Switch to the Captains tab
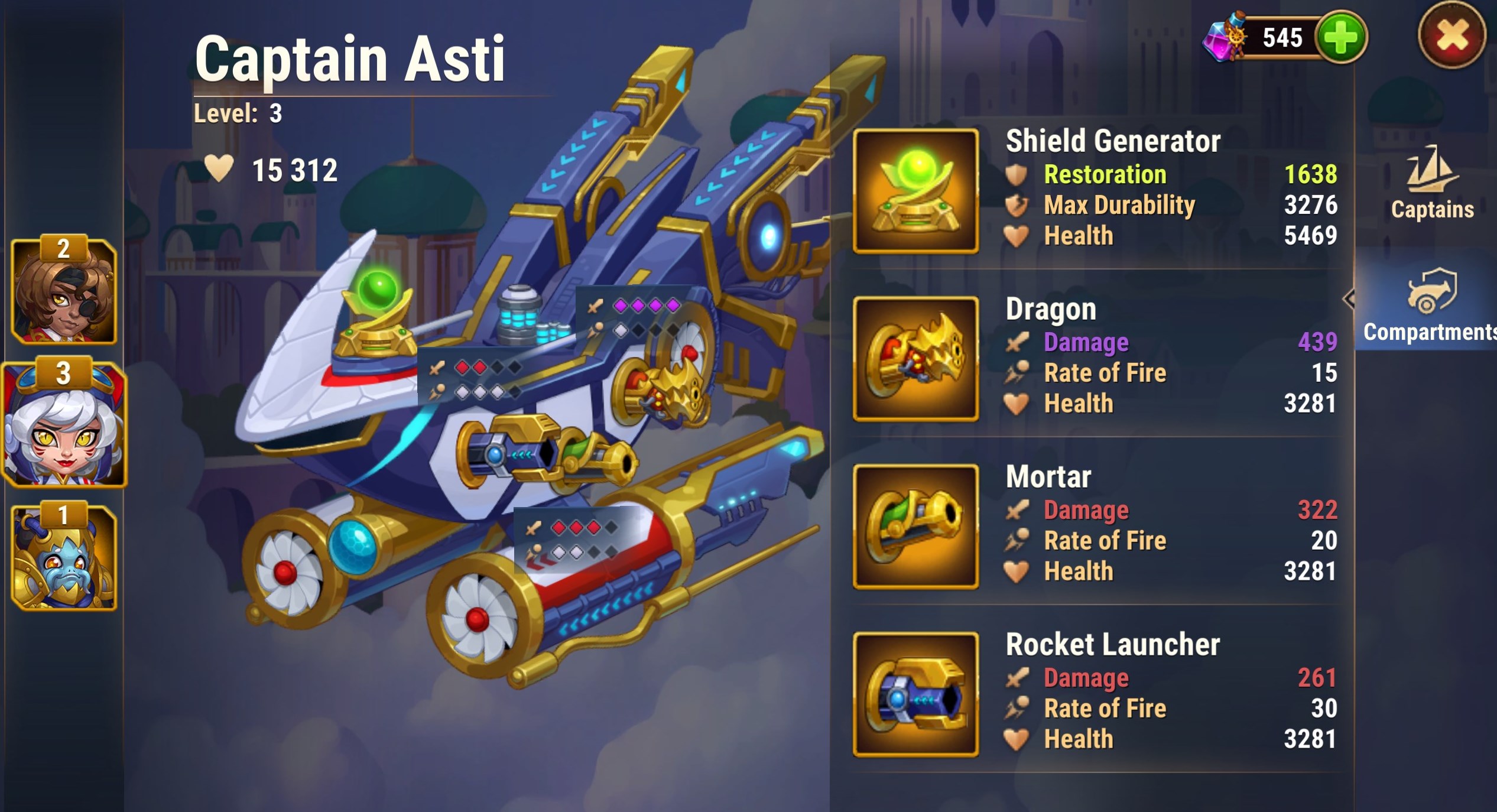This screenshot has width=1497, height=812. pos(1431,184)
